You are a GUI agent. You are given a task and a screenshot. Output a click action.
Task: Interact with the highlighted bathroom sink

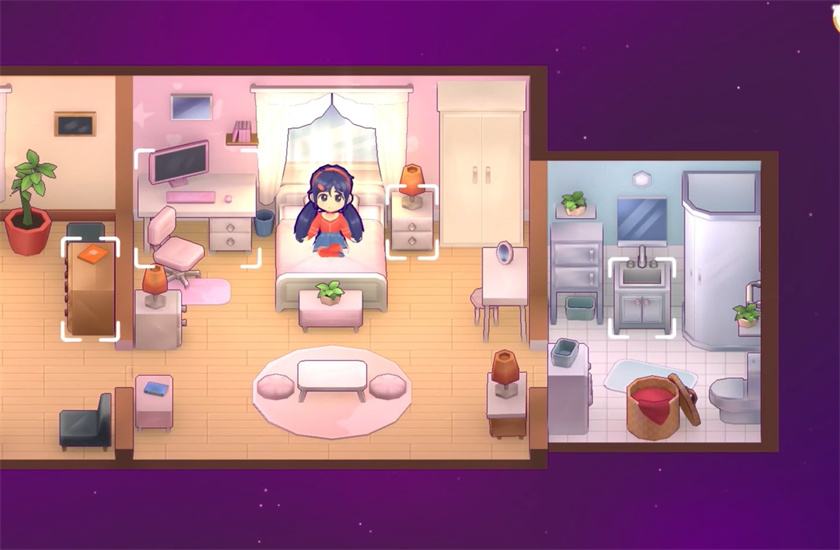pos(641,296)
